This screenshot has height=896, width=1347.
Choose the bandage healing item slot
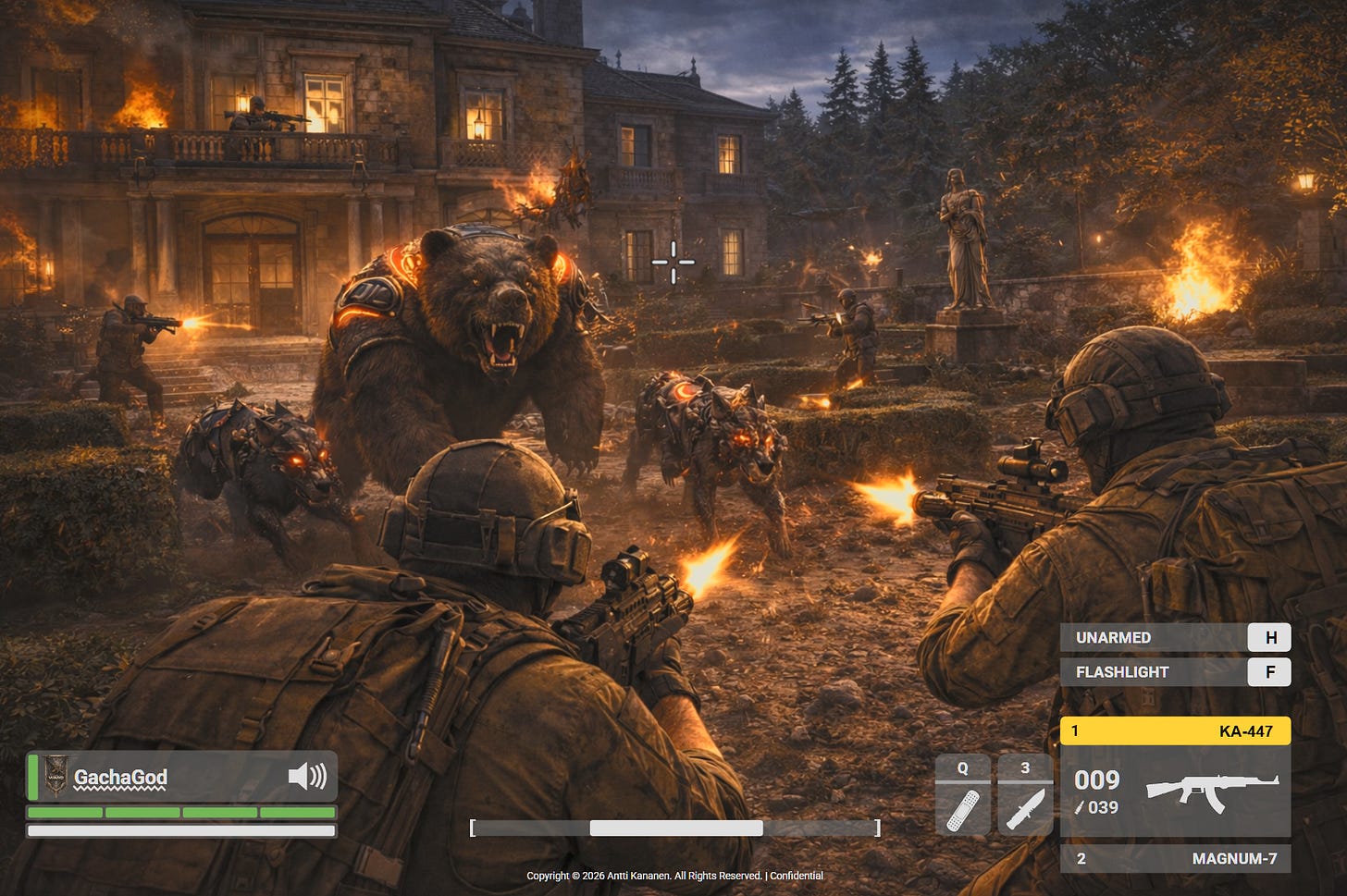point(963,806)
